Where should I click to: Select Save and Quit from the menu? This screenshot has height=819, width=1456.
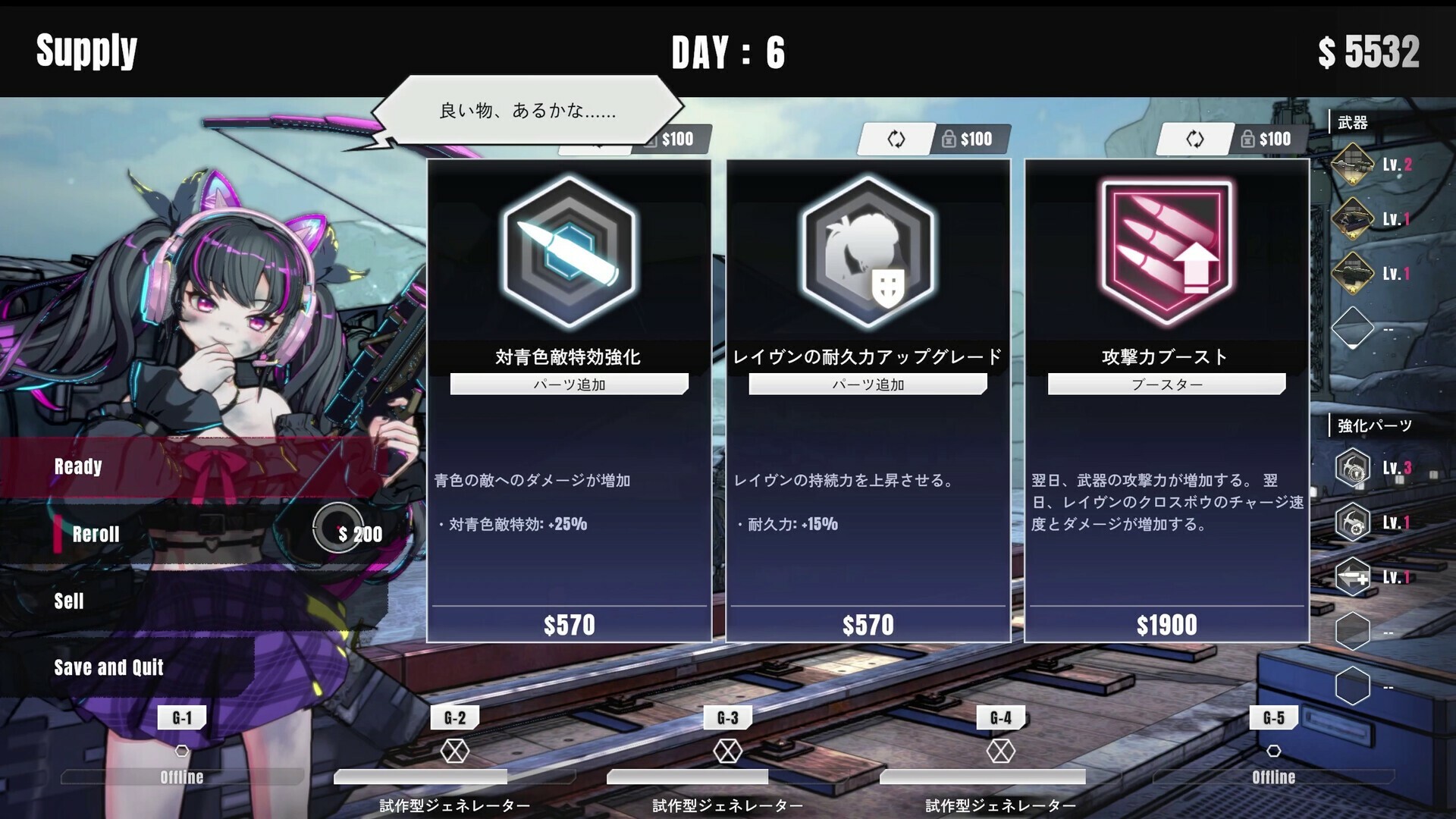[108, 667]
